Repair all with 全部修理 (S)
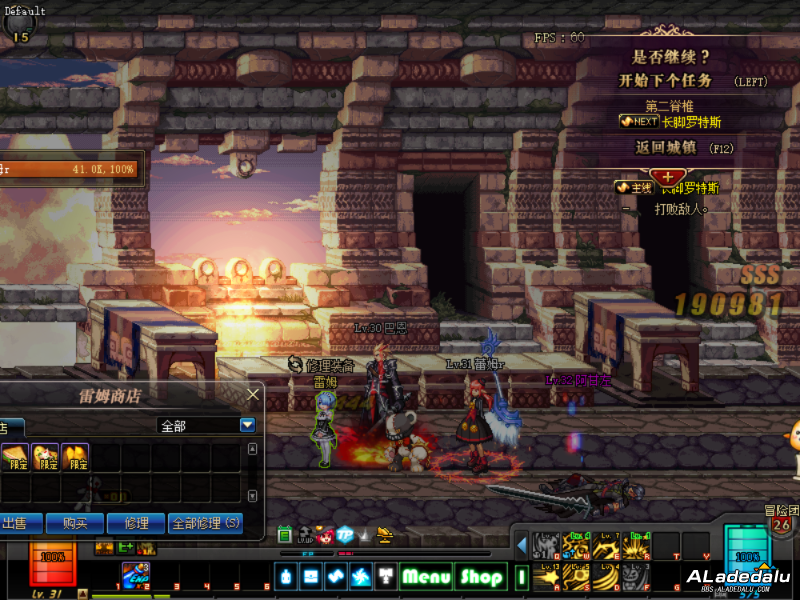 205,522
